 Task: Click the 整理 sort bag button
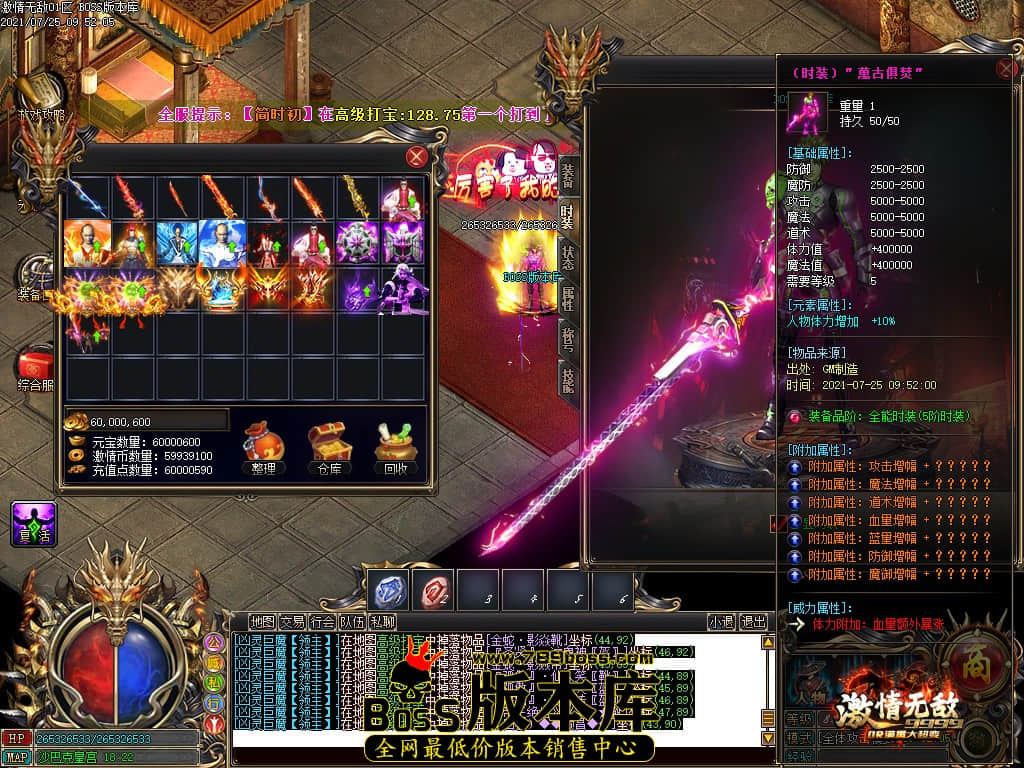[x=264, y=447]
